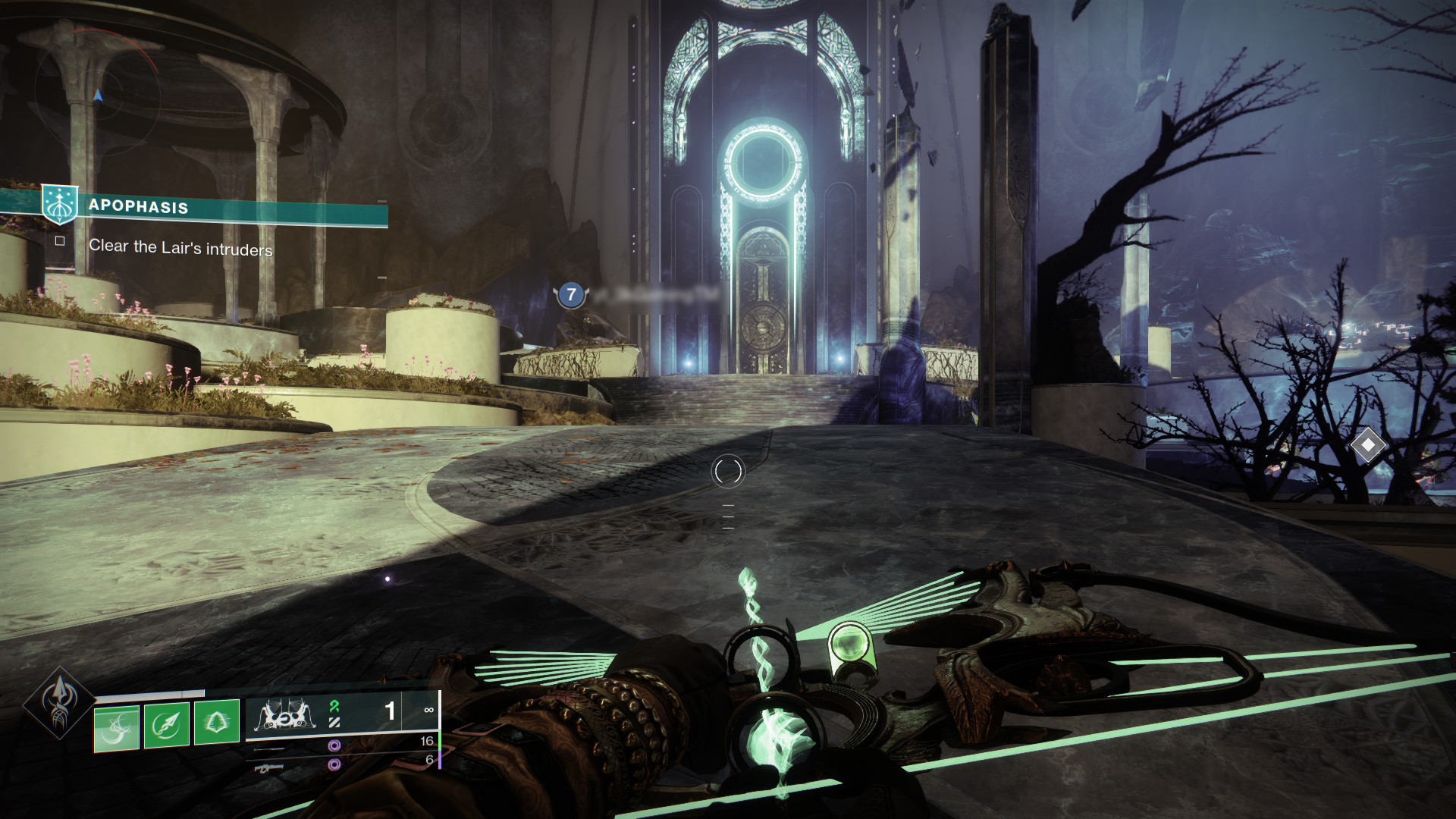Click the white diamond waypoint marker

1367,445
